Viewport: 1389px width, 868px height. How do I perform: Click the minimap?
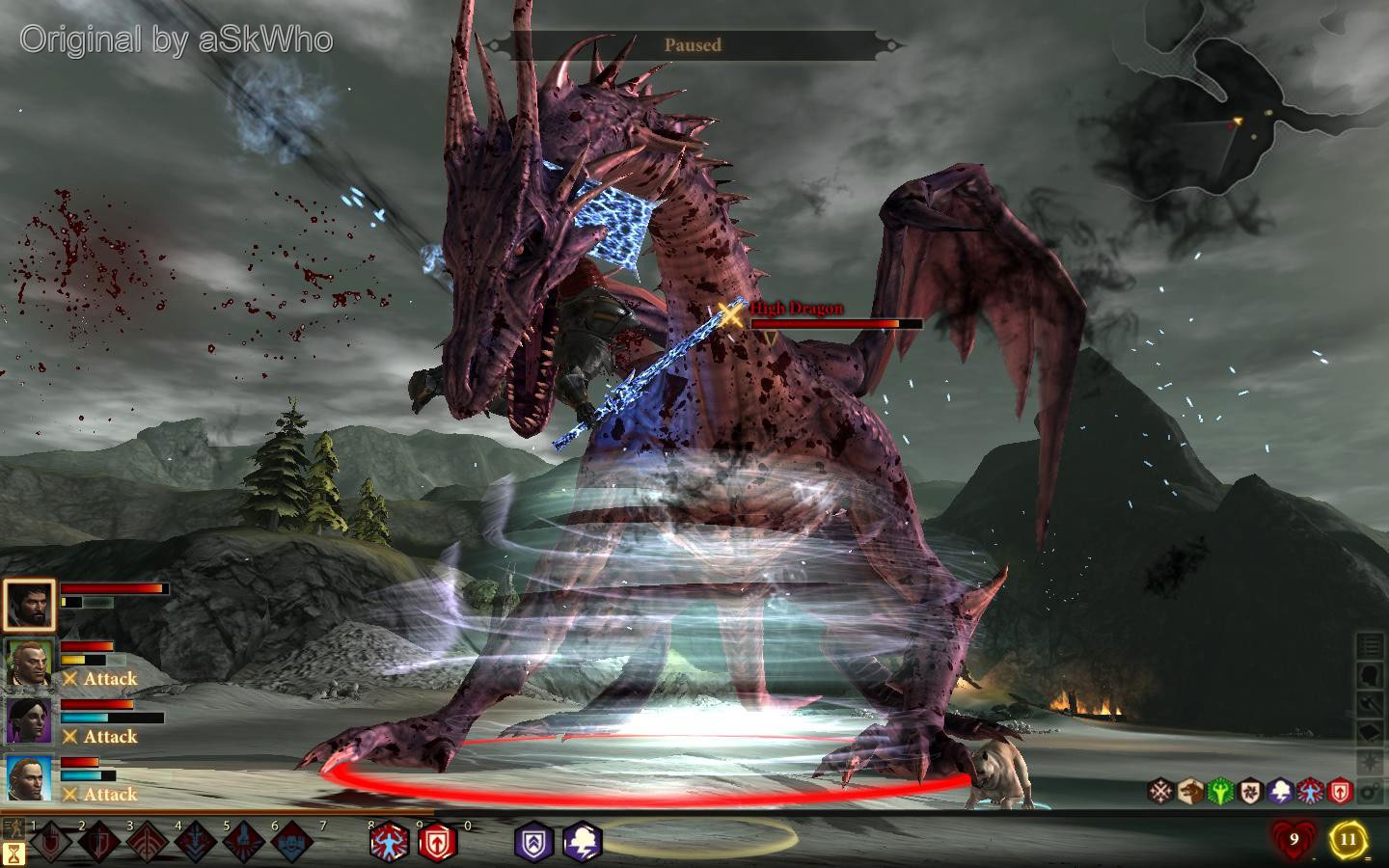(x=1246, y=106)
